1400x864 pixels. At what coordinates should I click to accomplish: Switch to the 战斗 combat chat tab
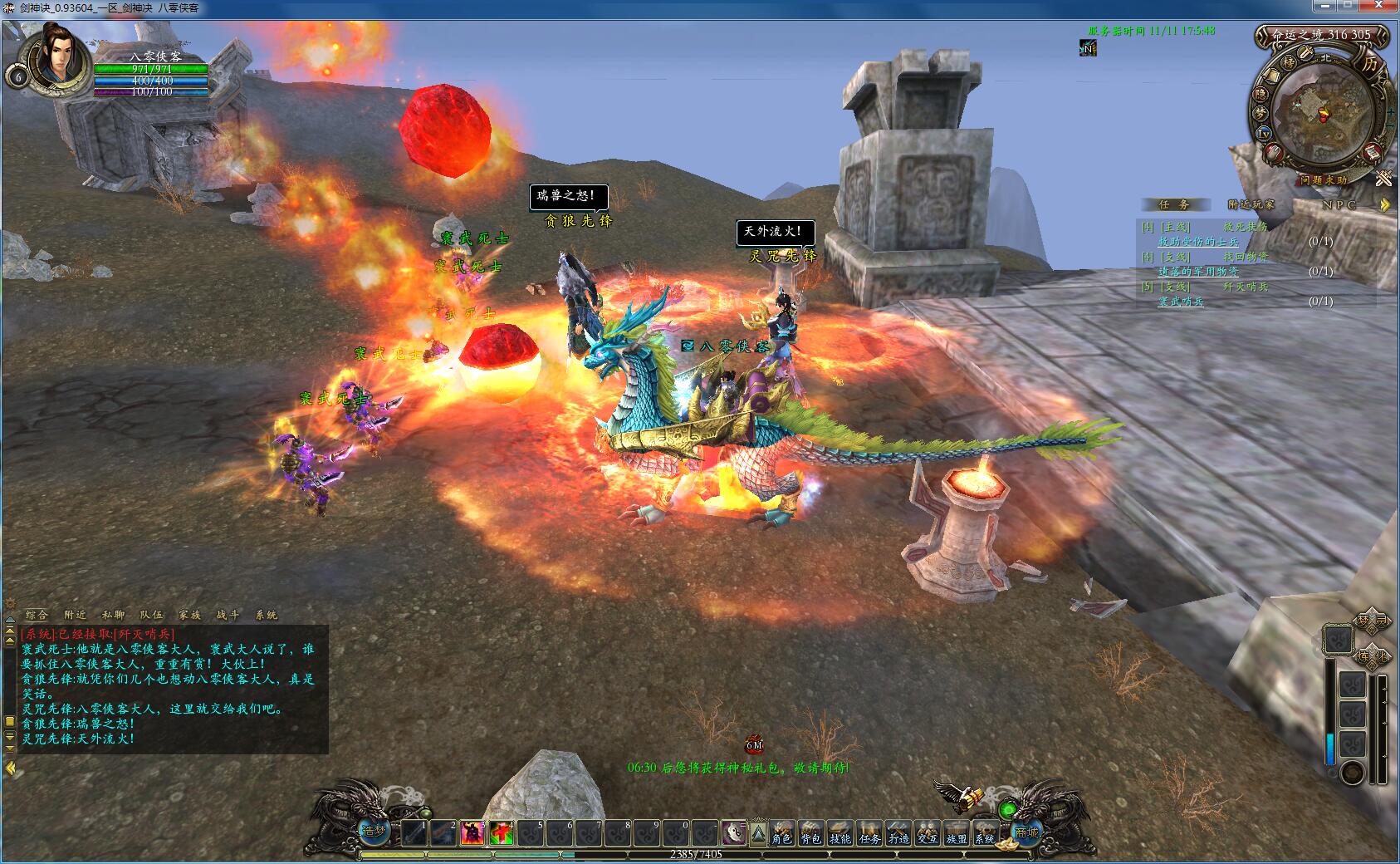pyautogui.click(x=228, y=615)
